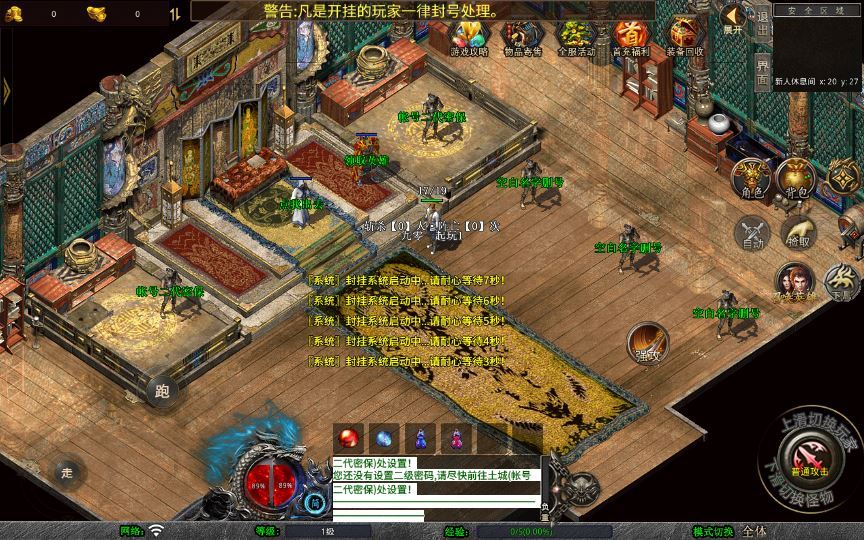Click the 界面 interface button
Image resolution: width=864 pixels, height=540 pixels.
762,69
